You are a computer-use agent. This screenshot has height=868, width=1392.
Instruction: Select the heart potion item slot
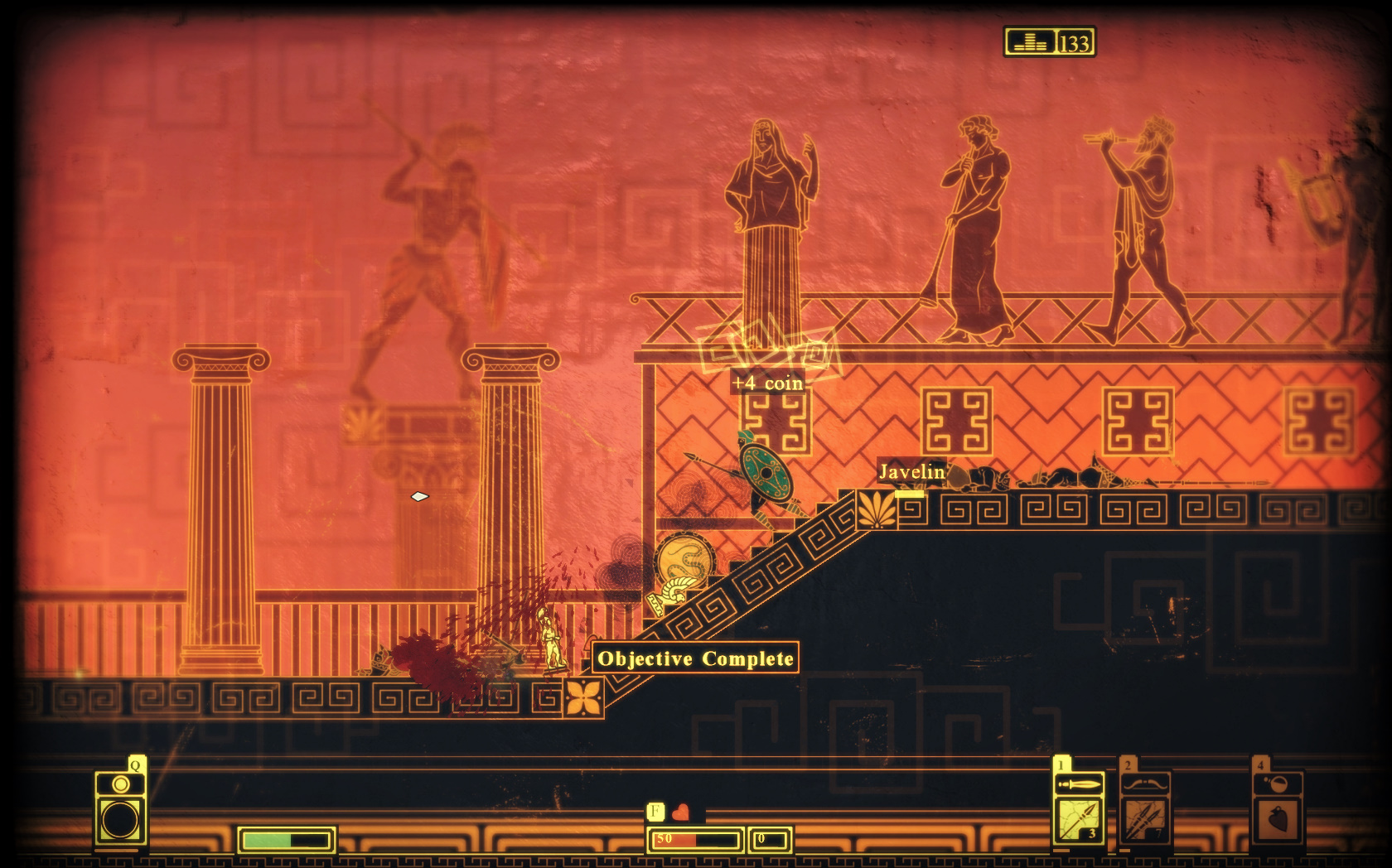click(1278, 818)
